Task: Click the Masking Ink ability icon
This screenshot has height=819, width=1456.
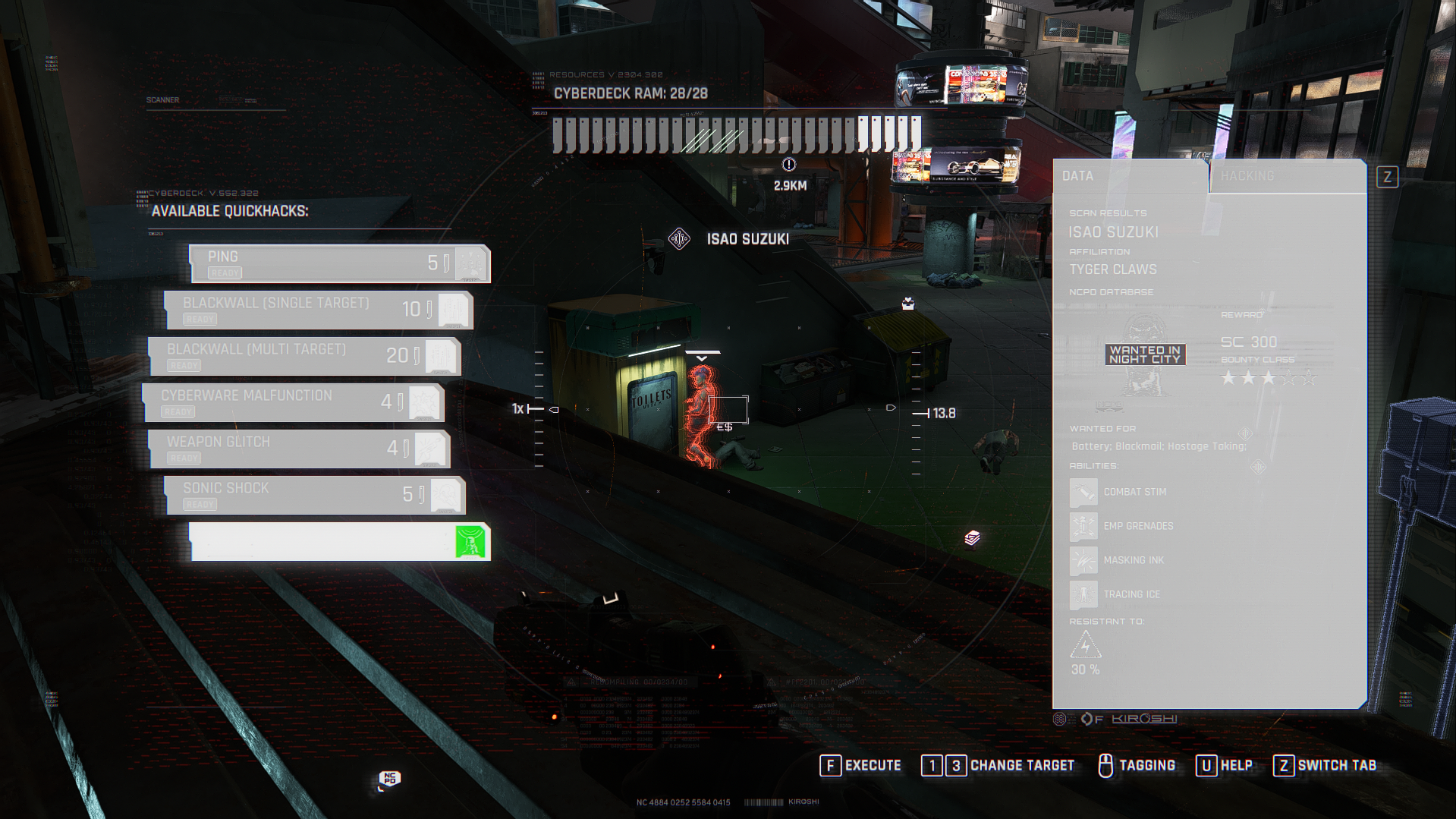Action: [1083, 561]
